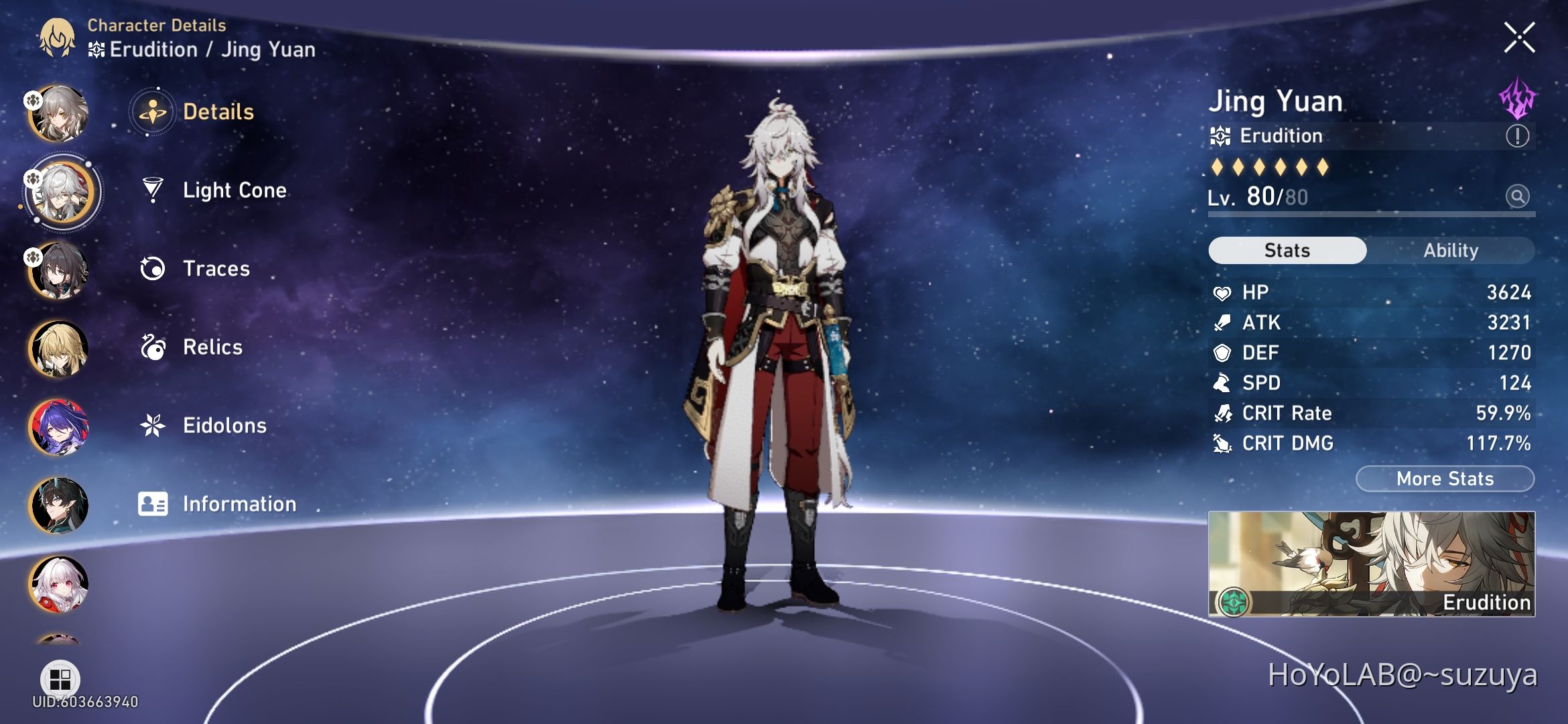Screen dimensions: 1568x724
Task: Open the Light Cone section
Action: pos(234,190)
